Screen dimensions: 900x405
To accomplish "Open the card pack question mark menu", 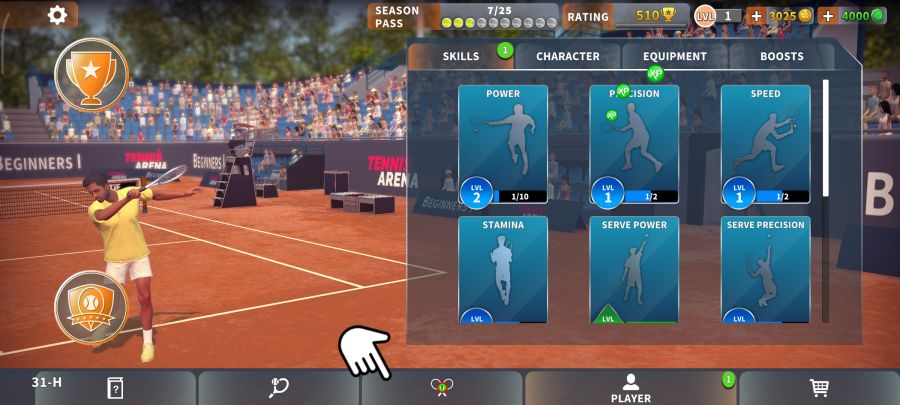I will 115,388.
